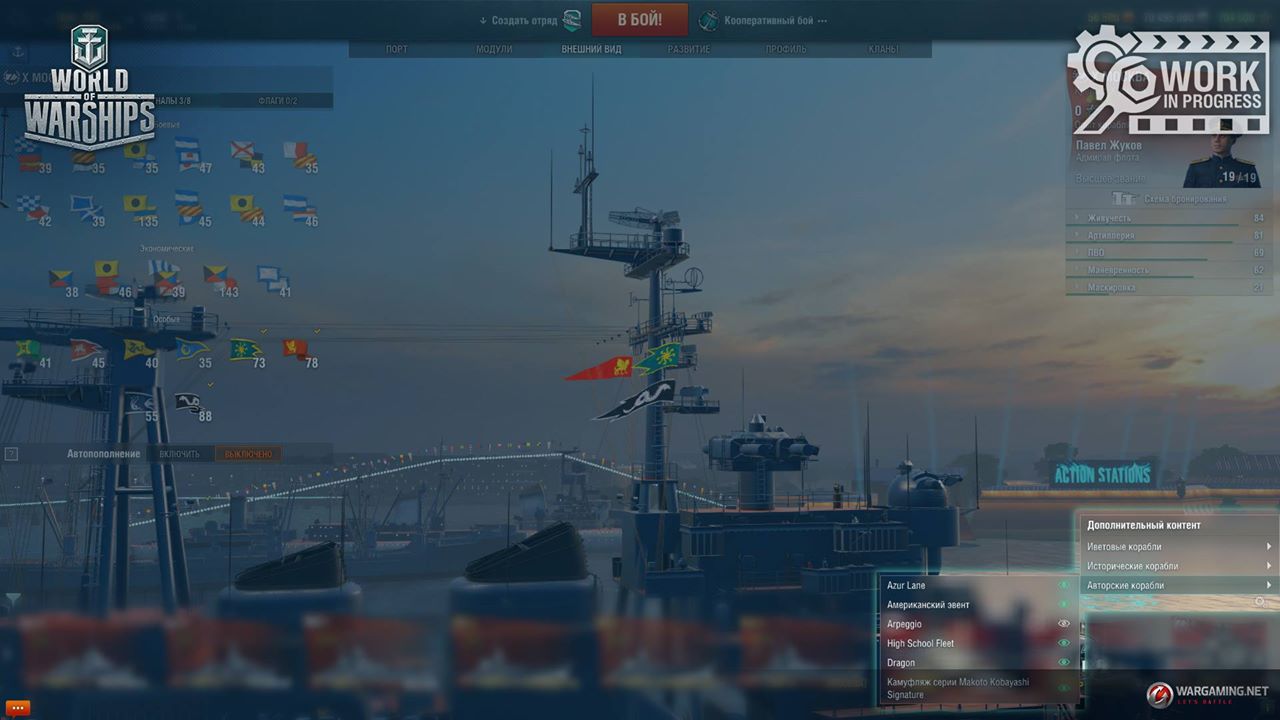Image resolution: width=1280 pixels, height=720 pixels.
Task: Toggle High School Fleet content visibility
Action: coord(1064,643)
